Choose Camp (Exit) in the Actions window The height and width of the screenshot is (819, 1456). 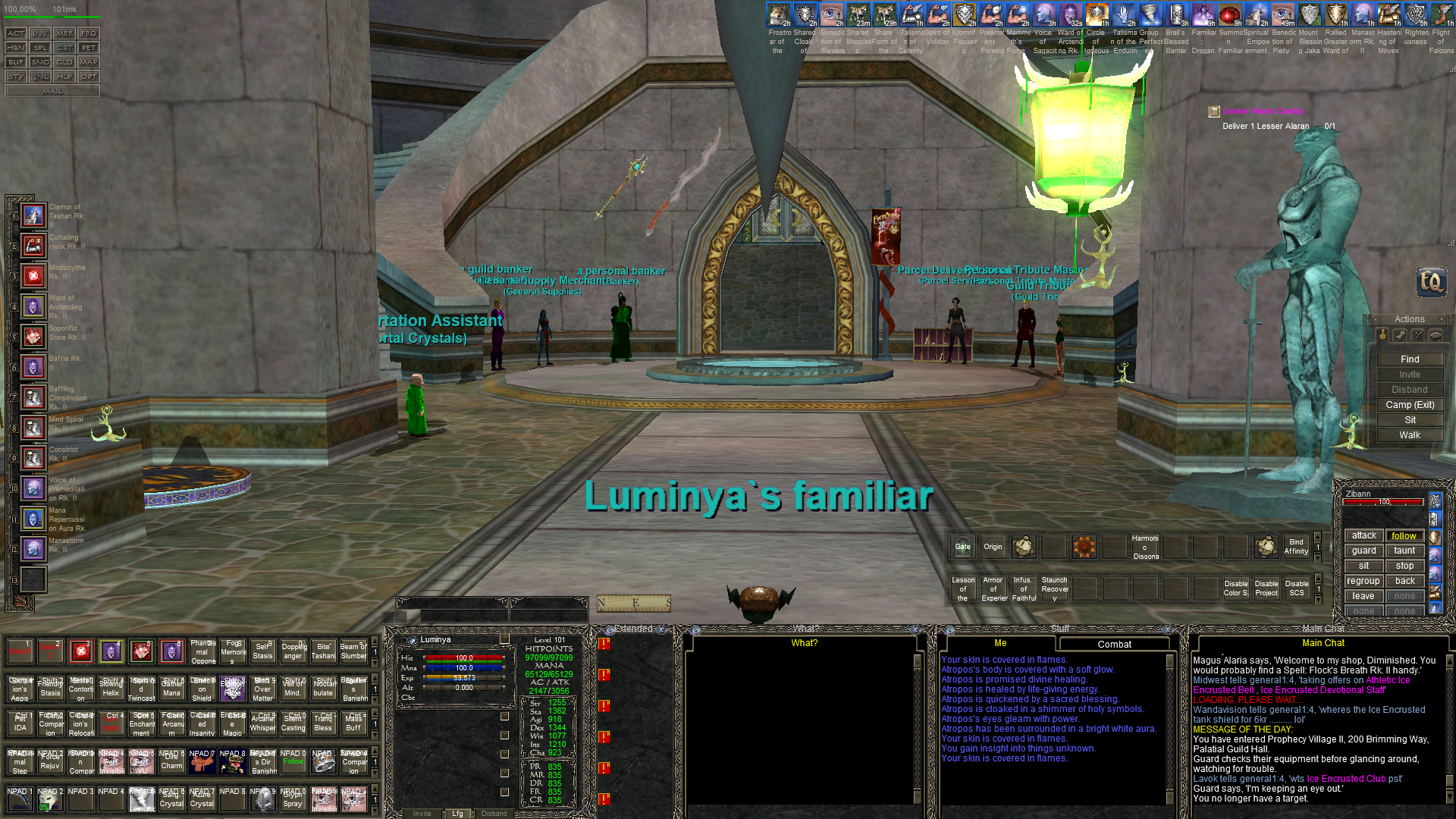tap(1410, 405)
